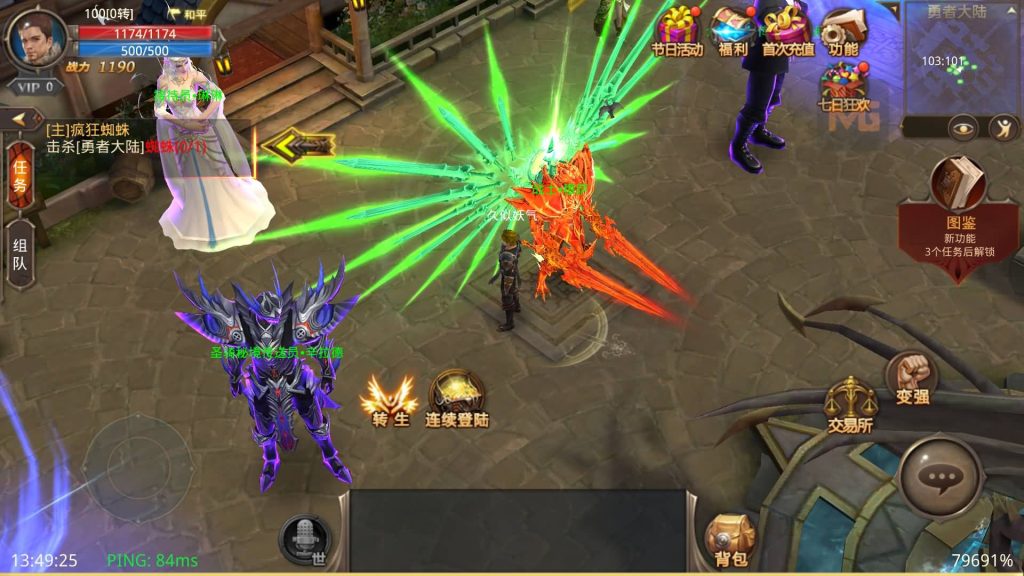Open the 背包 backpack inventory
Viewport: 1024px width, 576px height.
(x=728, y=540)
